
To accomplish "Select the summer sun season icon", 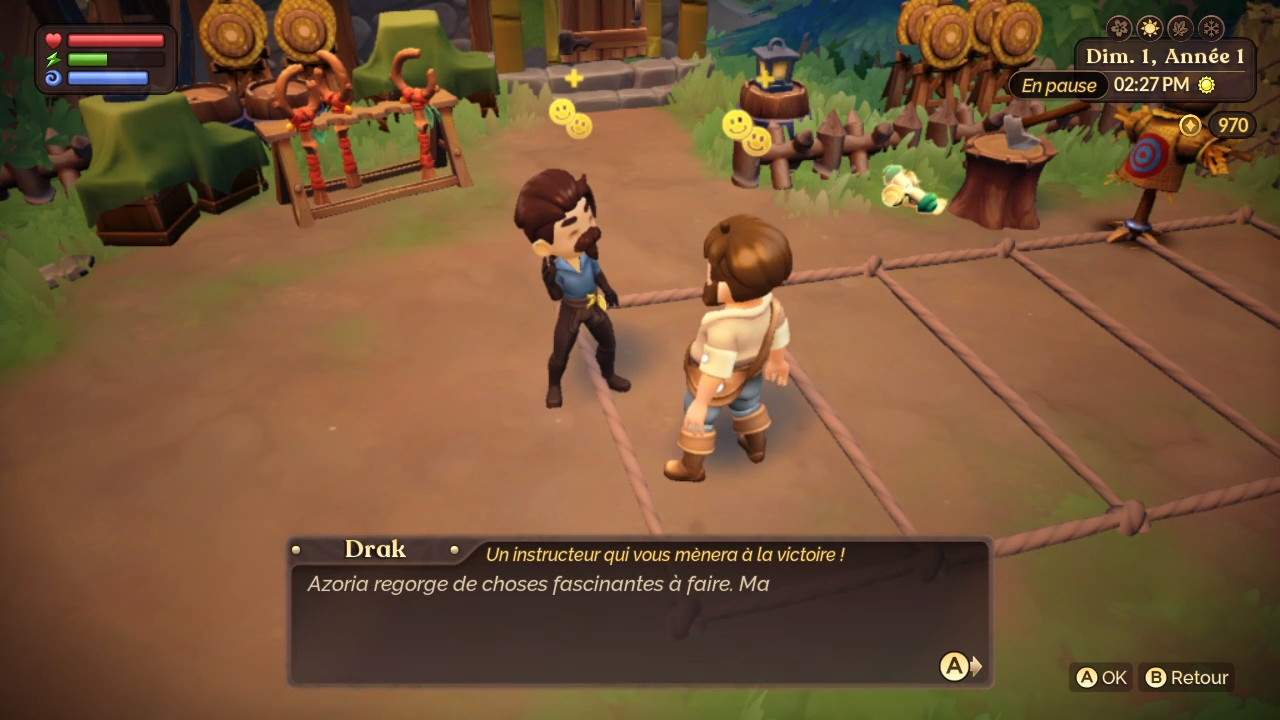I will pos(1150,28).
